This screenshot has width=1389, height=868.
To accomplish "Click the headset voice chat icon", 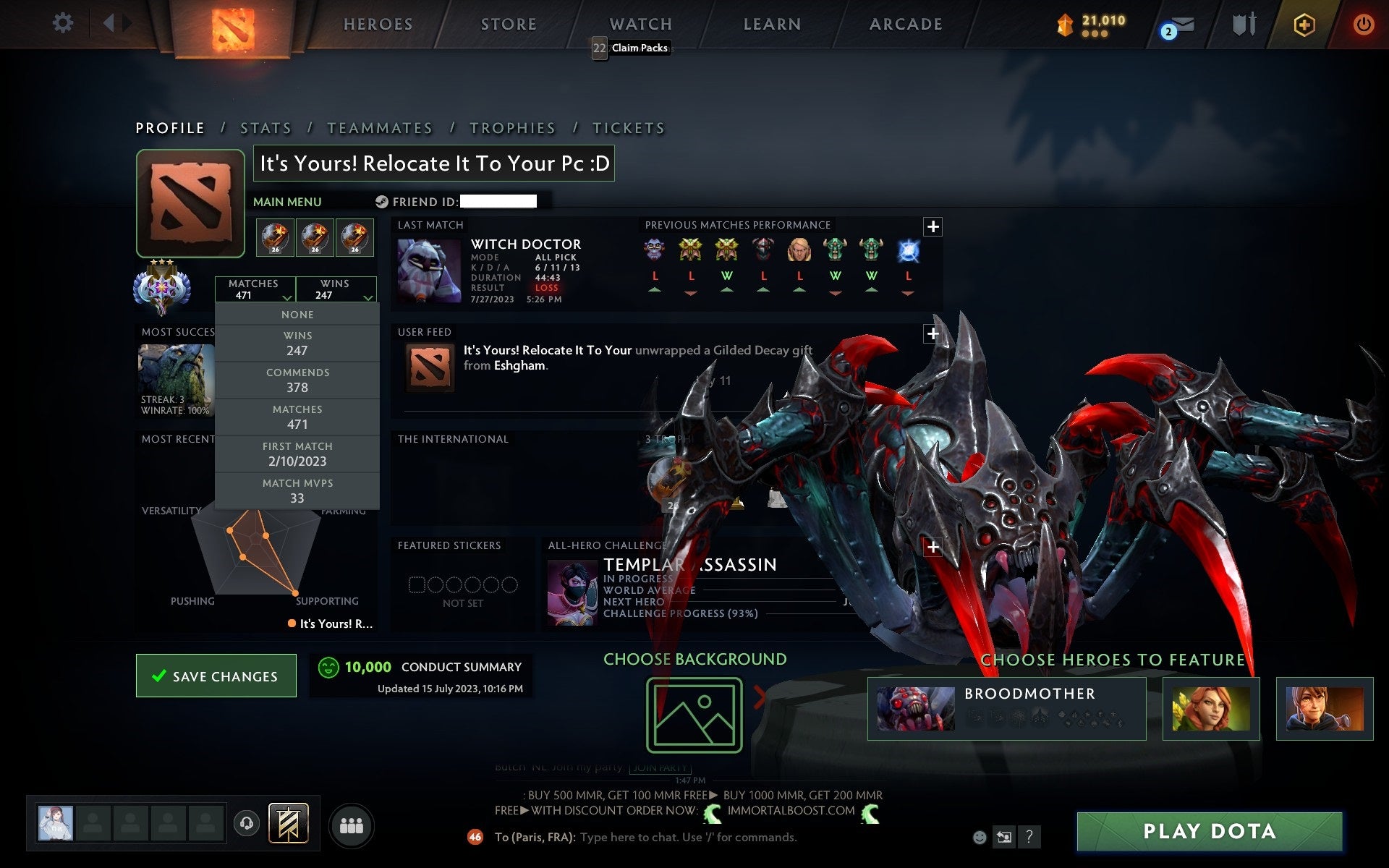I will [x=247, y=823].
